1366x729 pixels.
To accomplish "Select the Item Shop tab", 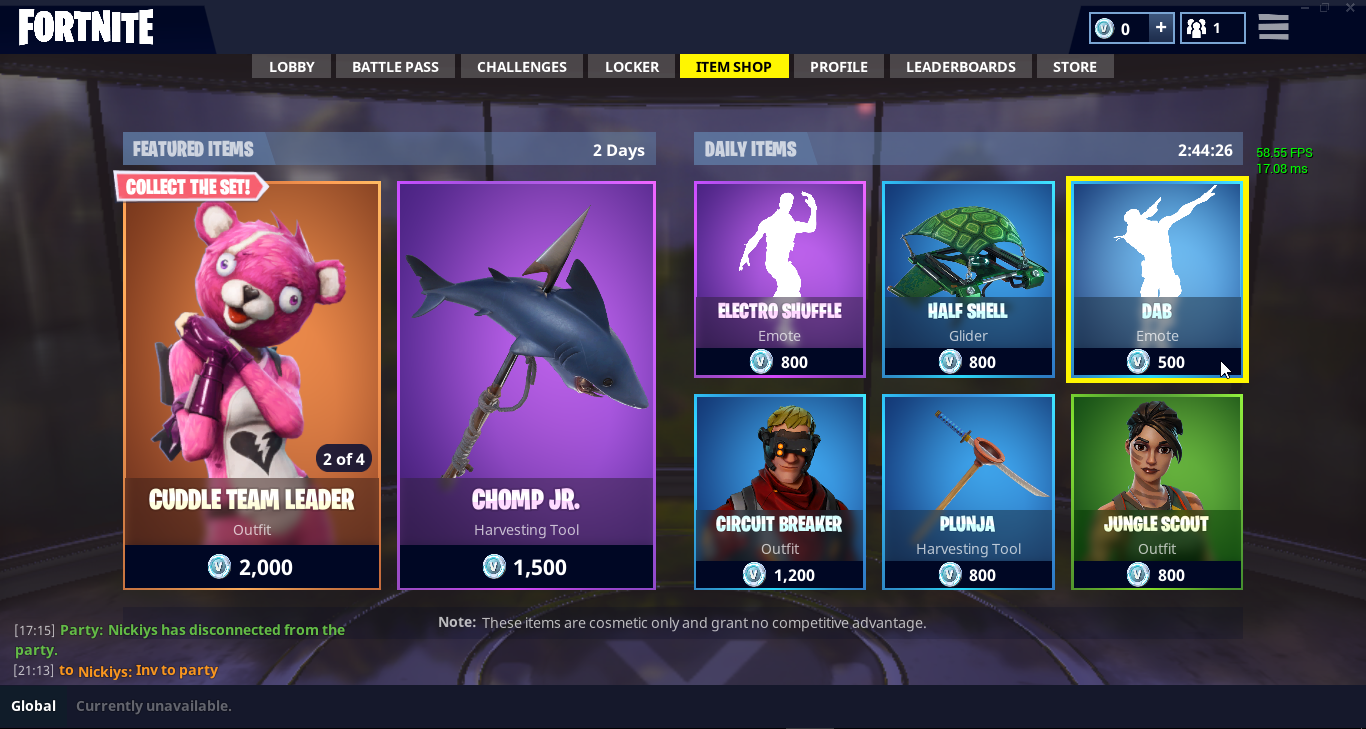I will (x=734, y=67).
